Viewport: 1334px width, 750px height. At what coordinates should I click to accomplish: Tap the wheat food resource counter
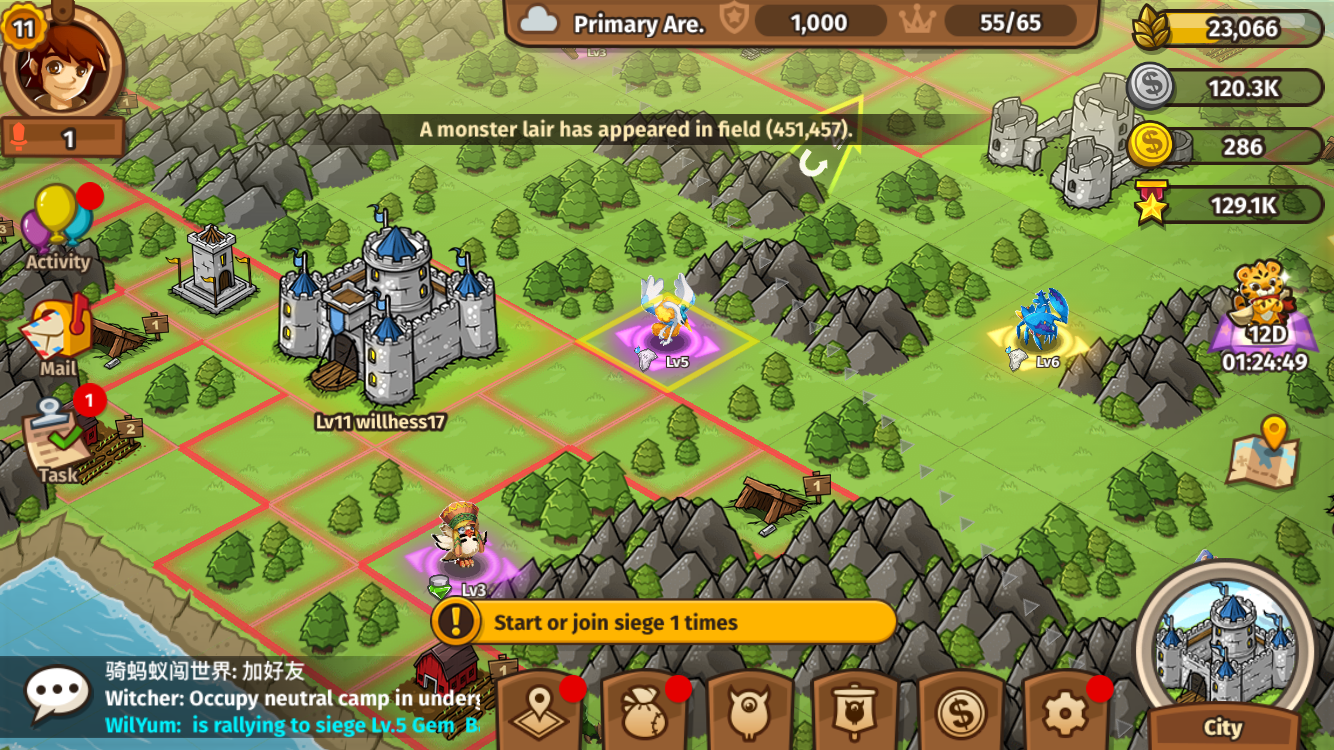point(1230,29)
